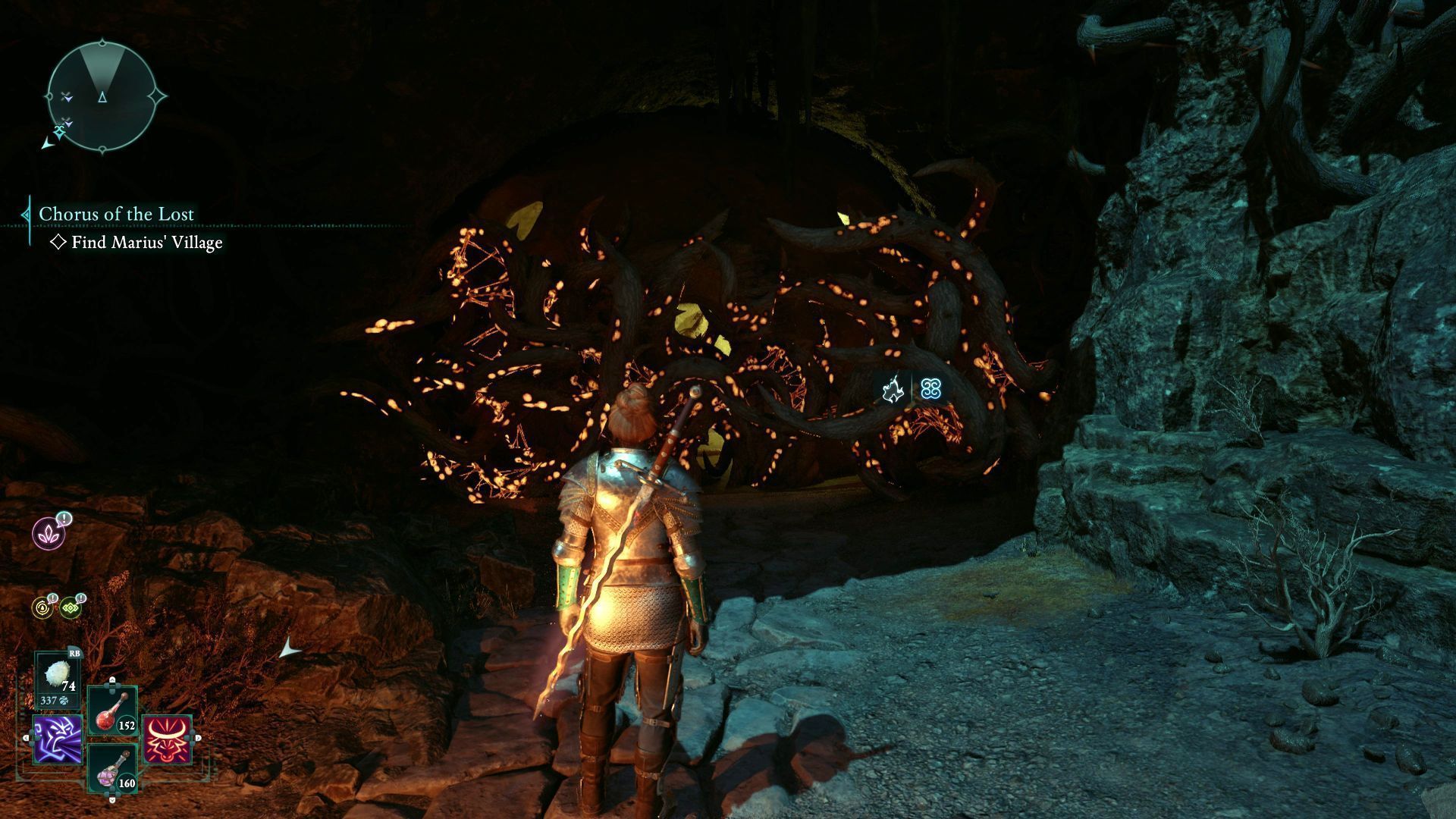Activate the purple roaring face ability
The height and width of the screenshot is (819, 1456).
point(57,739)
